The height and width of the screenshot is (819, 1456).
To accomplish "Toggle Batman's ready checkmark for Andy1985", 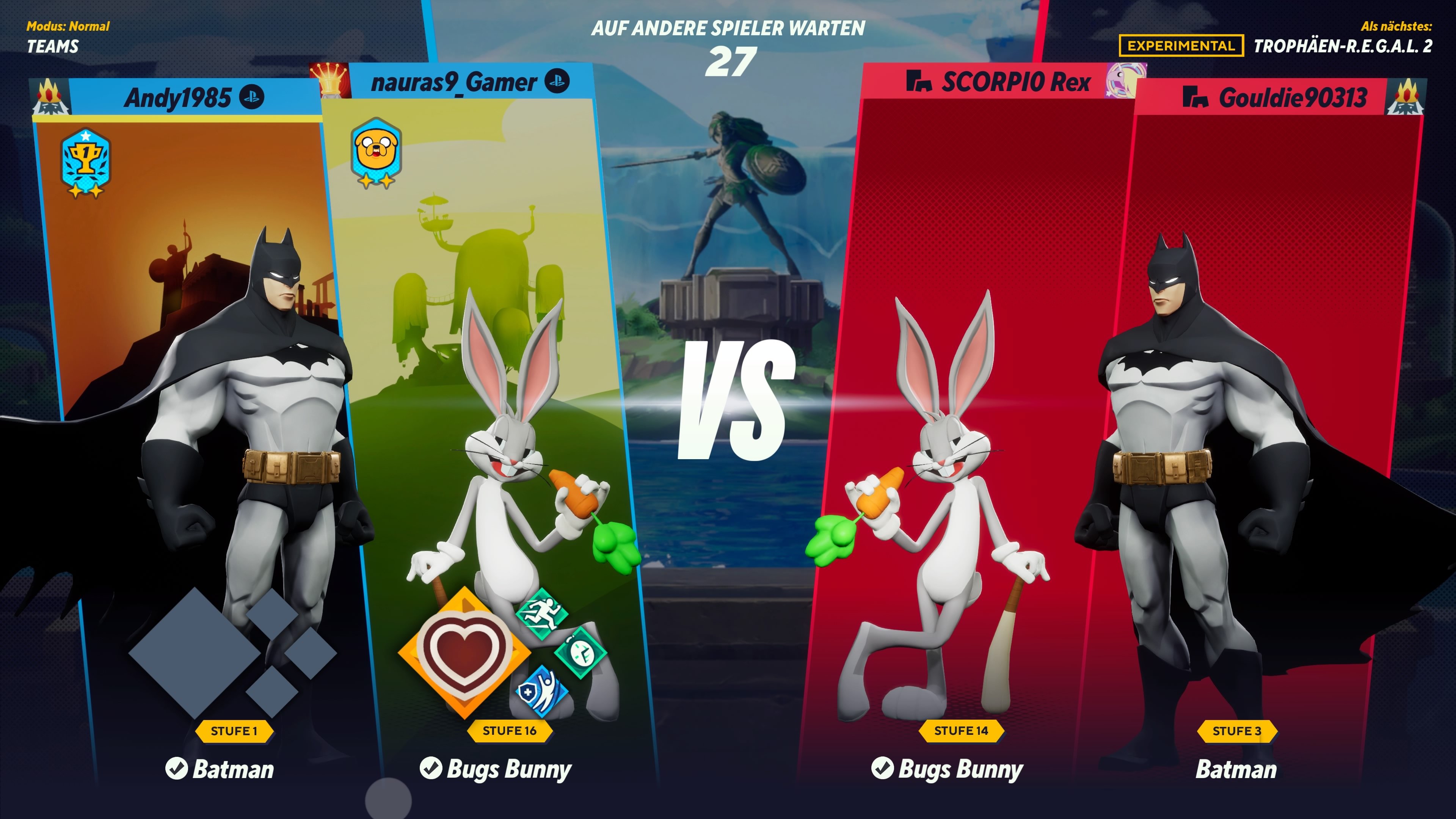I will tap(177, 769).
